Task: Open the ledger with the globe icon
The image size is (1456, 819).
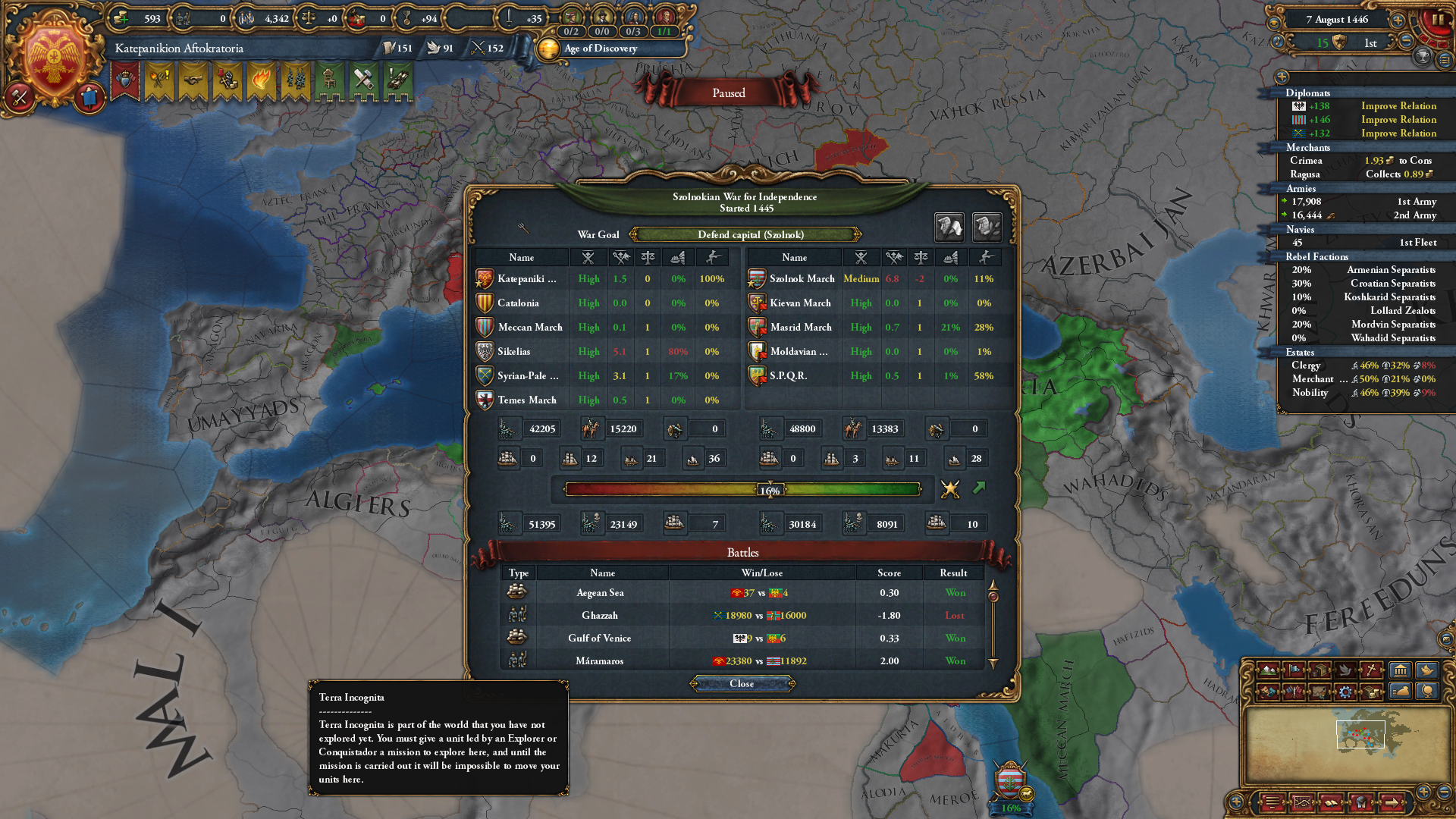Action: (1428, 692)
